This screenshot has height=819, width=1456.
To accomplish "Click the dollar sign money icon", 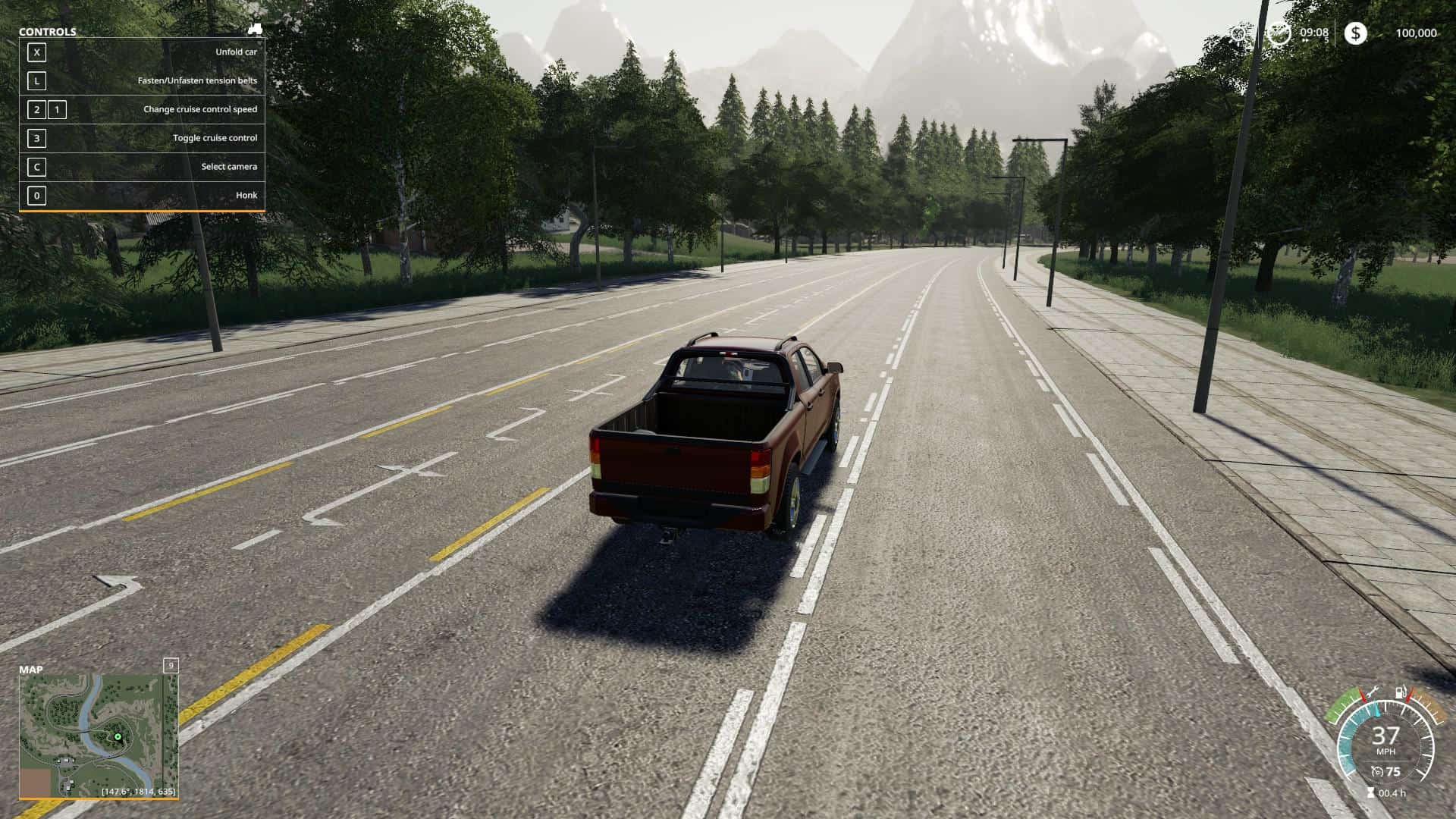I will tap(1355, 33).
